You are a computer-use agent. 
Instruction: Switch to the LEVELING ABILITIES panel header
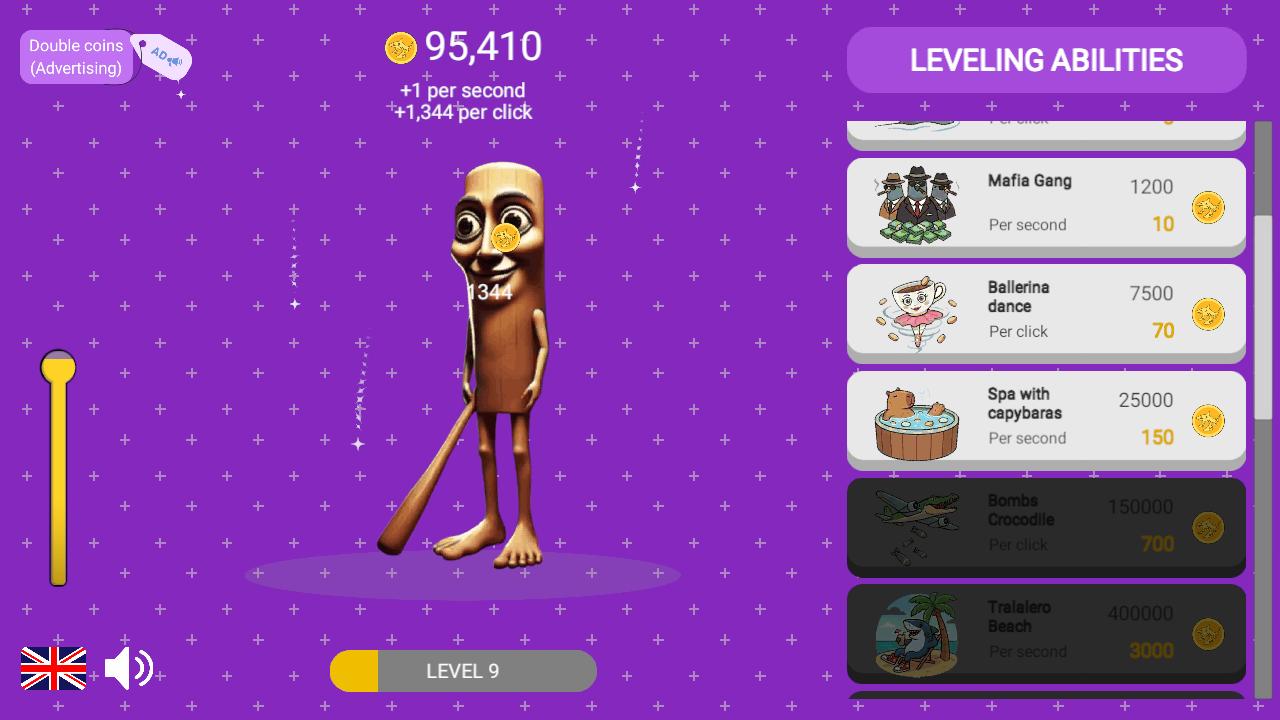tap(1046, 60)
